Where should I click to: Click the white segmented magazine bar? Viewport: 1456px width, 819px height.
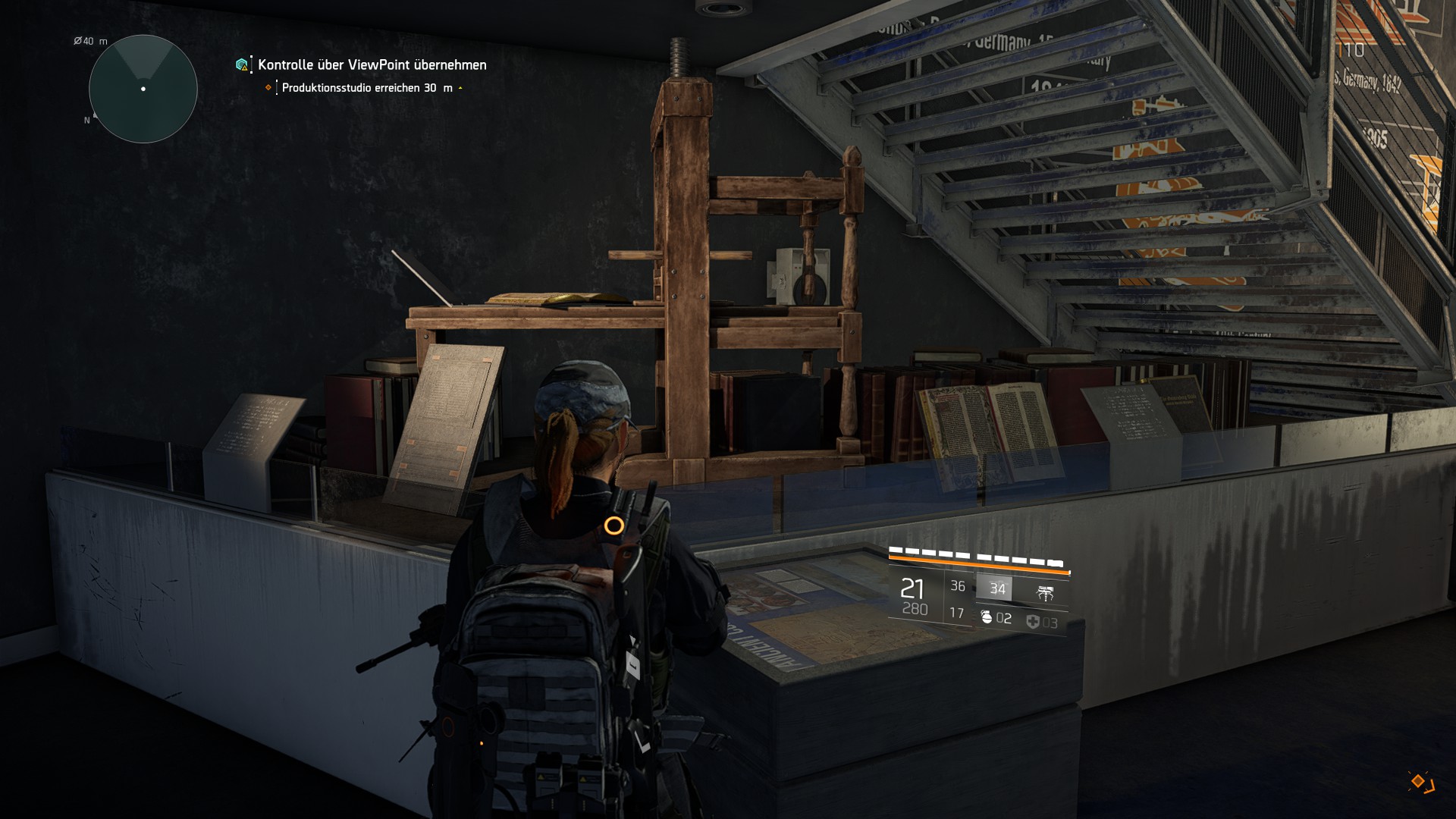coord(978,555)
